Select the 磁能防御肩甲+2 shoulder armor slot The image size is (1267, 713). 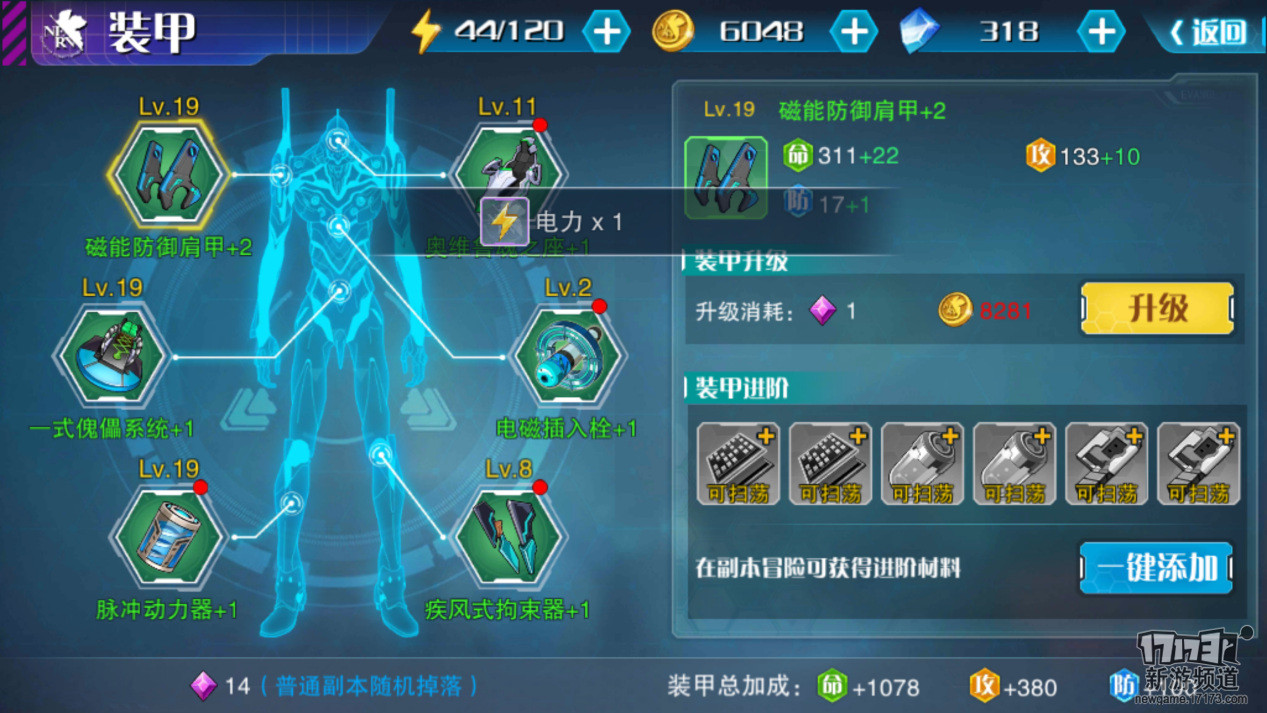coord(168,176)
